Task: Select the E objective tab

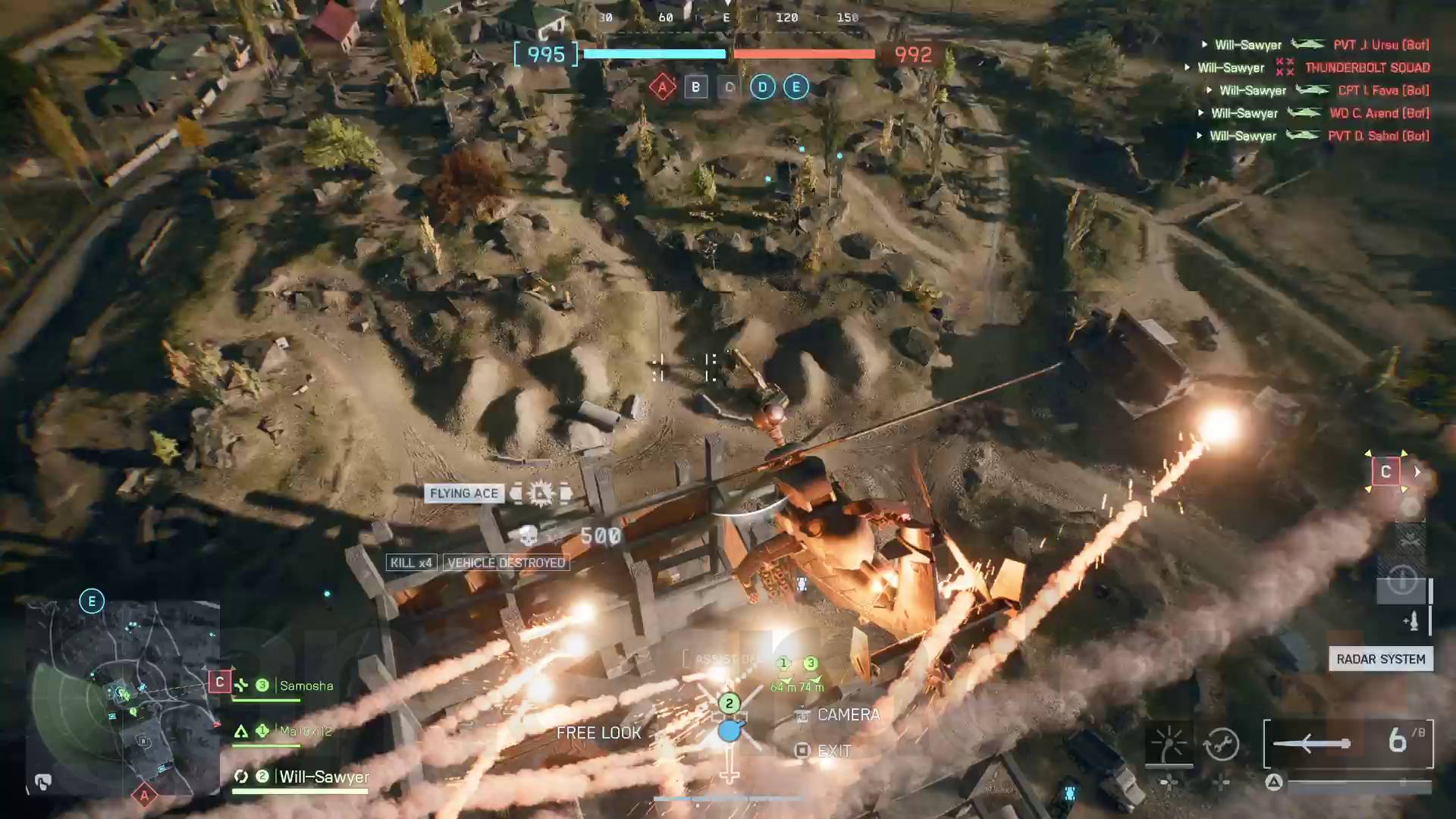Action: pyautogui.click(x=795, y=86)
